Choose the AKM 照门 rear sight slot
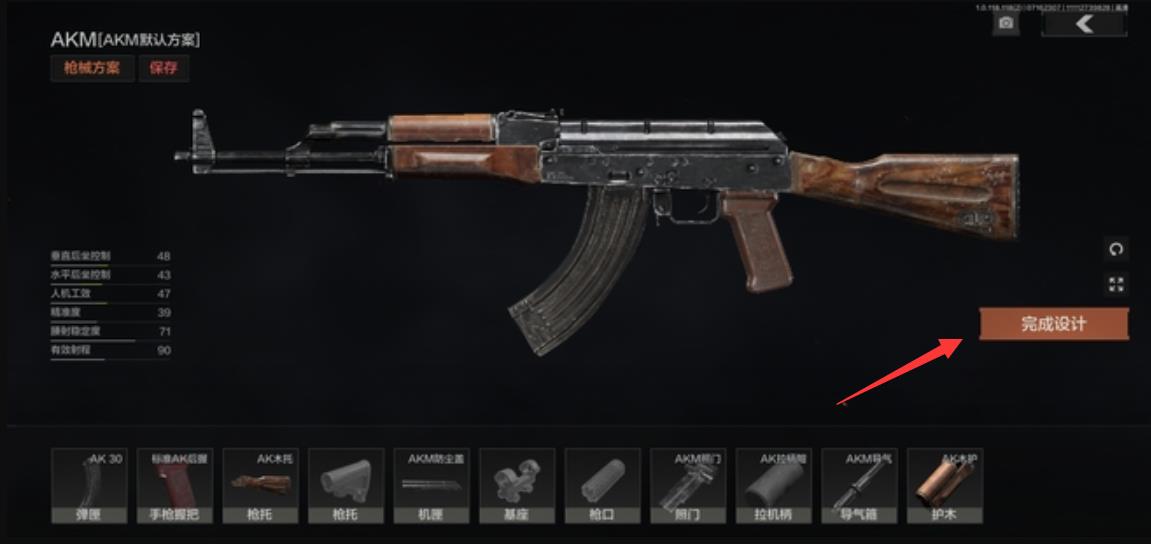 click(x=688, y=486)
